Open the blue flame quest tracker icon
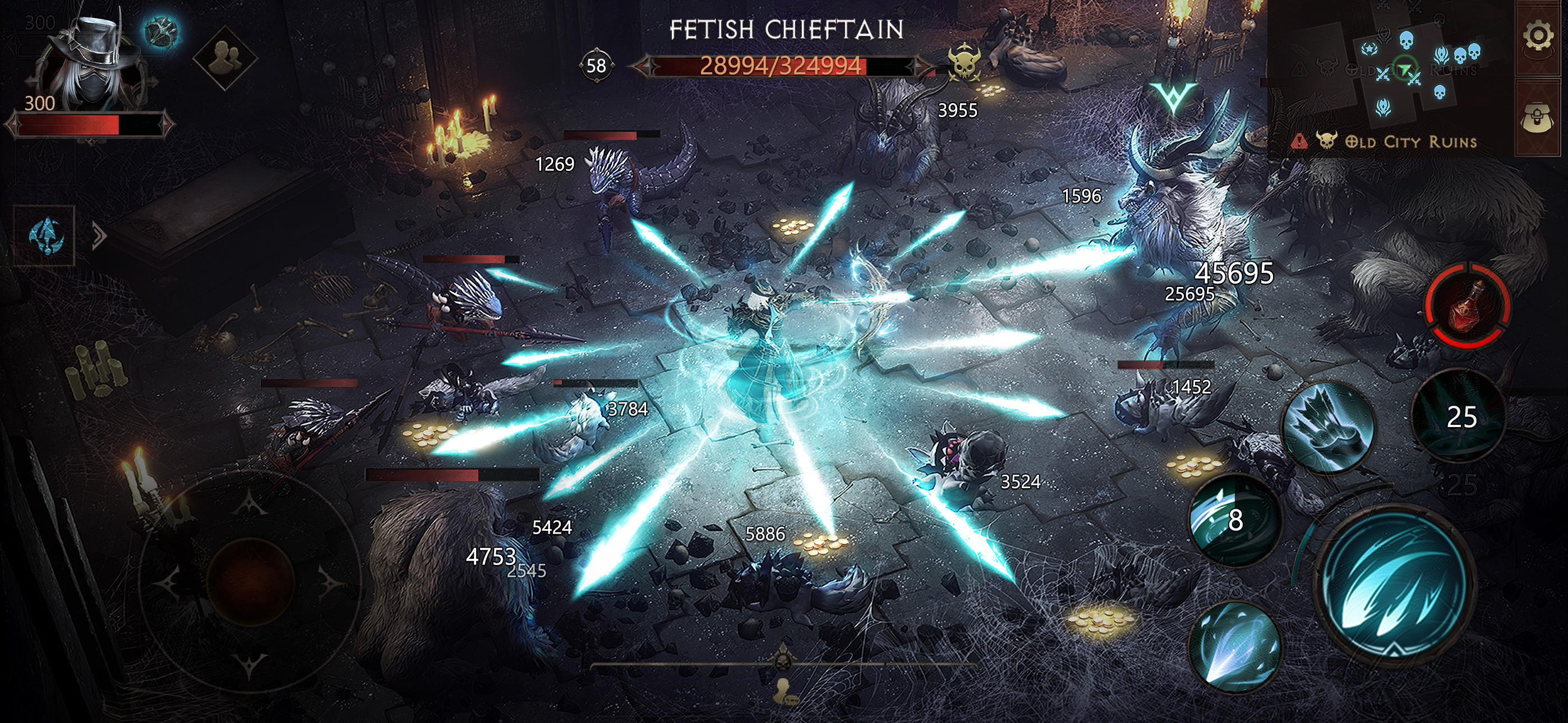Screen dimensions: 1568x723 pyautogui.click(x=44, y=236)
